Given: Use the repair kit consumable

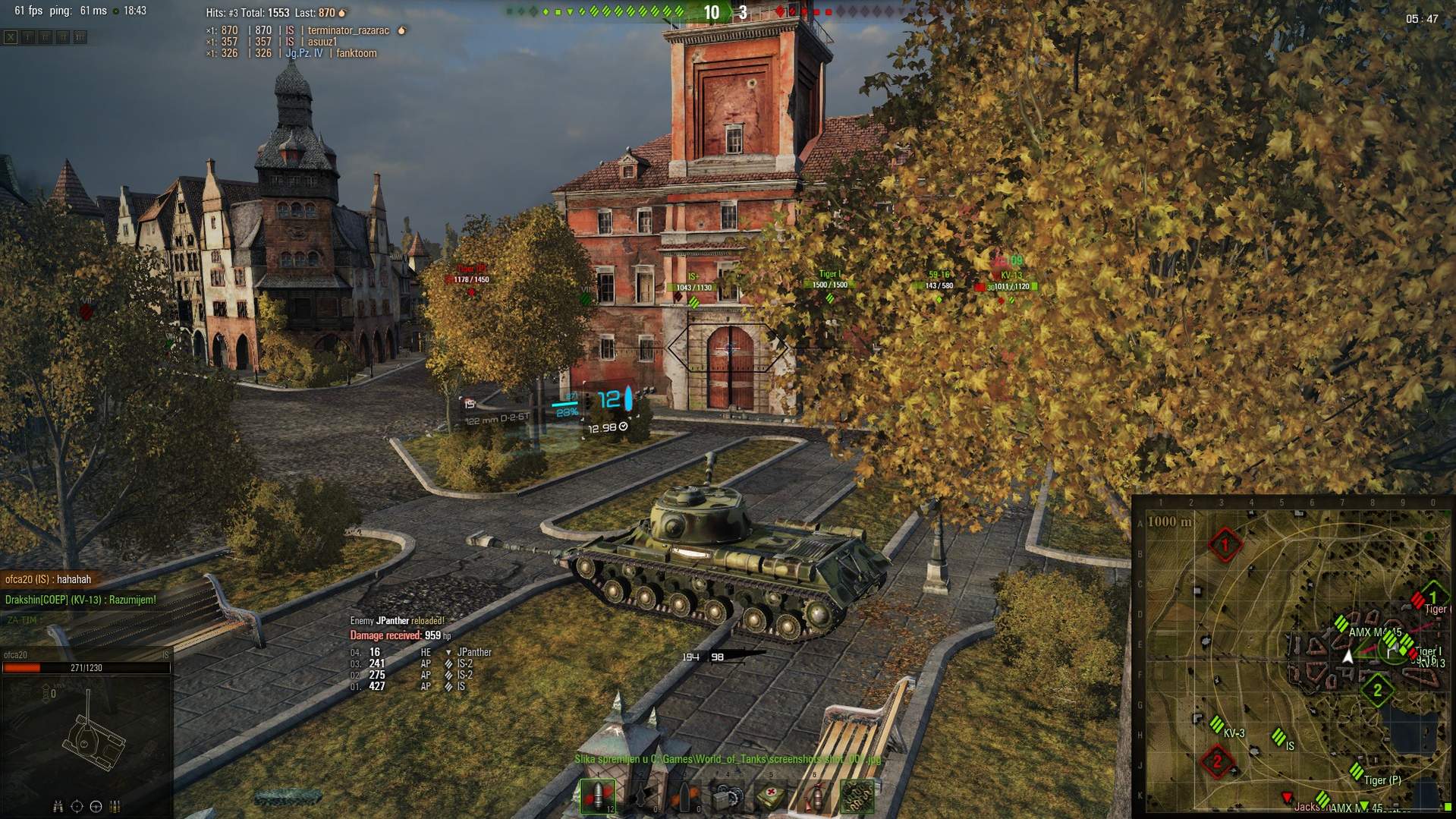Looking at the screenshot, I should 728,796.
